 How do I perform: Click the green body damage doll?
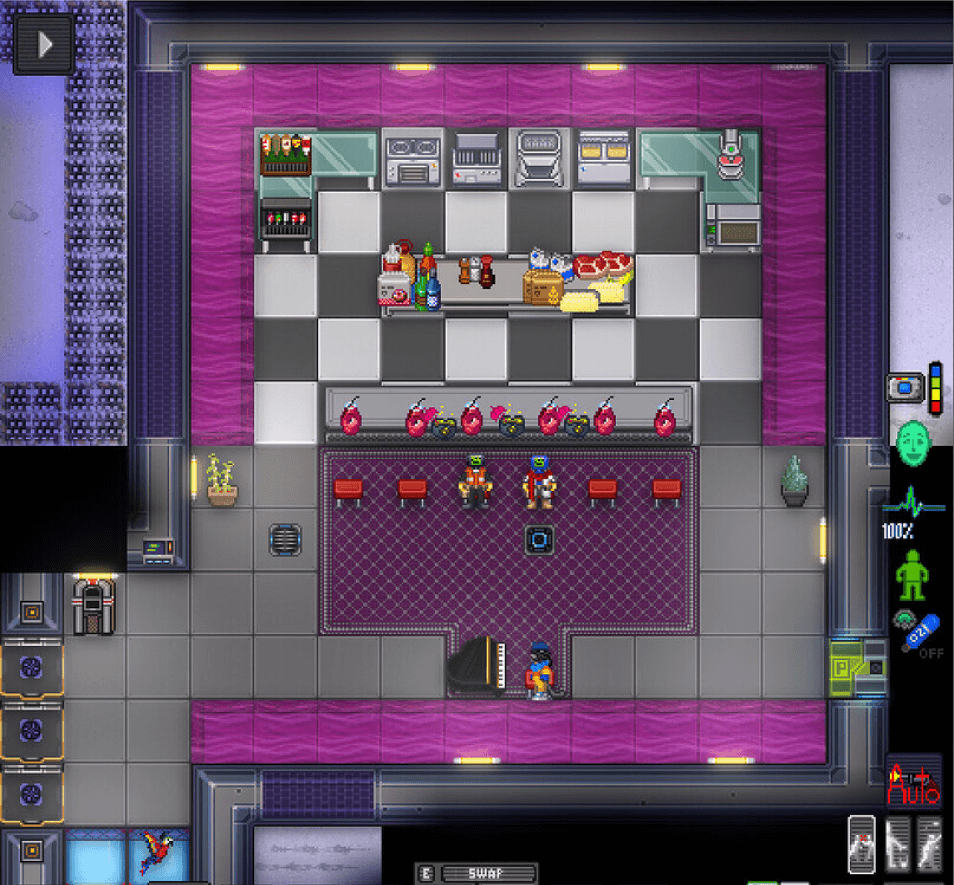point(911,575)
